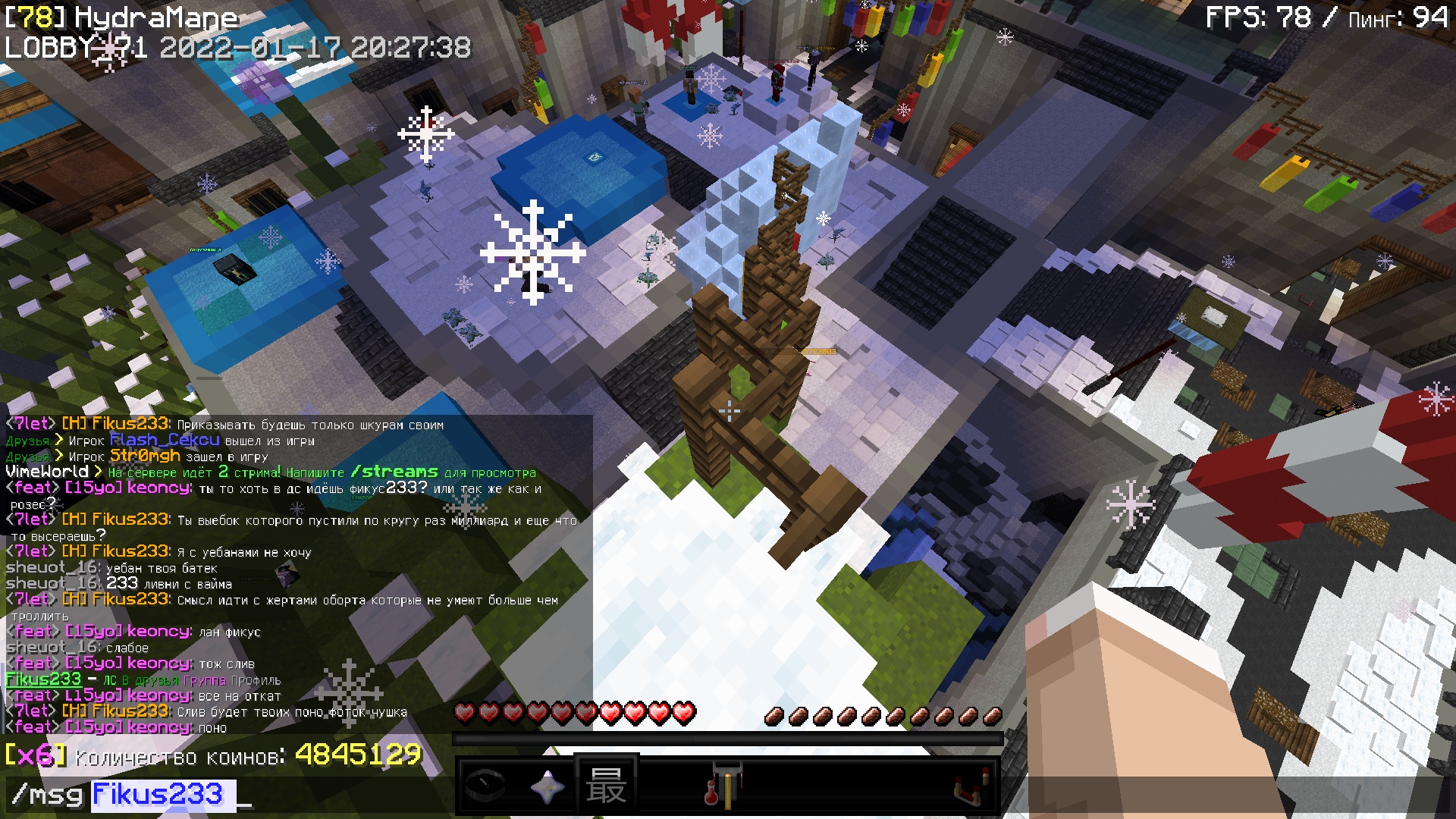Add Fikus233 with the В друзья link
Viewport: 1456px width, 819px height.
click(150, 681)
